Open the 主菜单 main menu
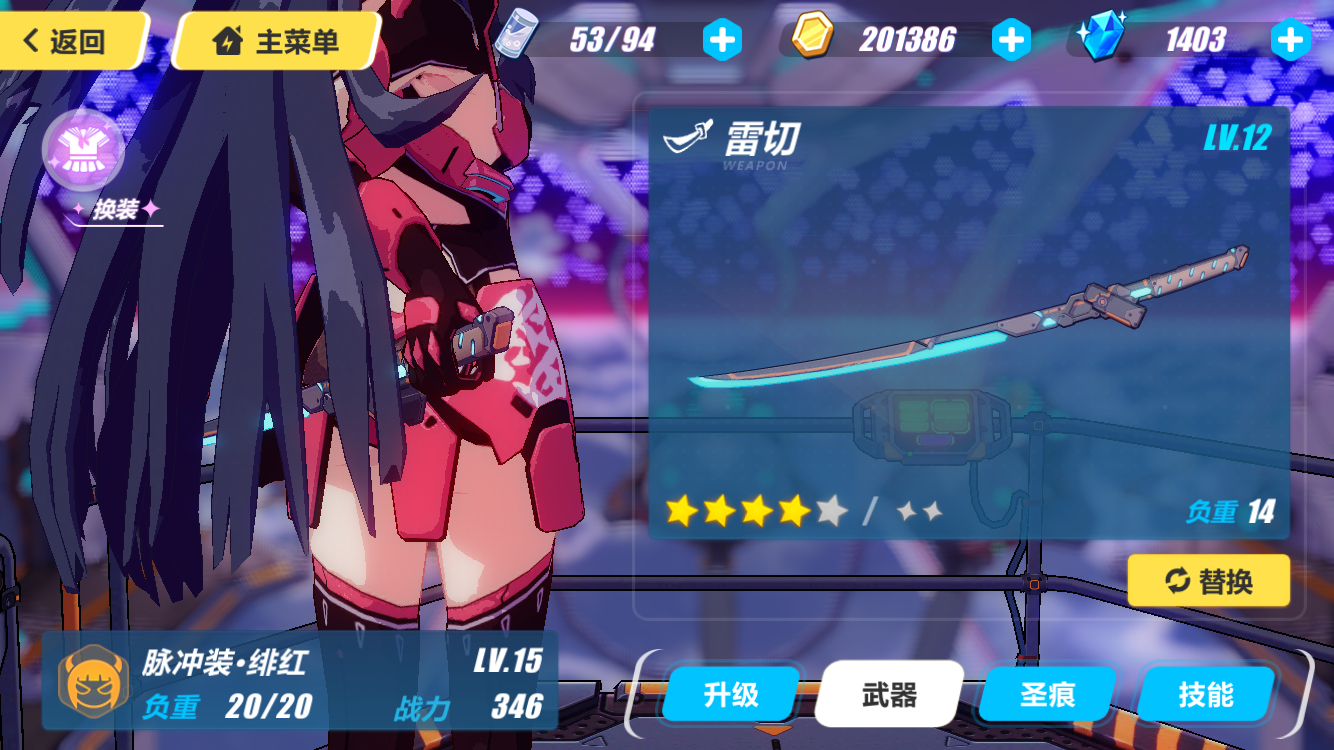This screenshot has height=750, width=1334. pos(278,41)
